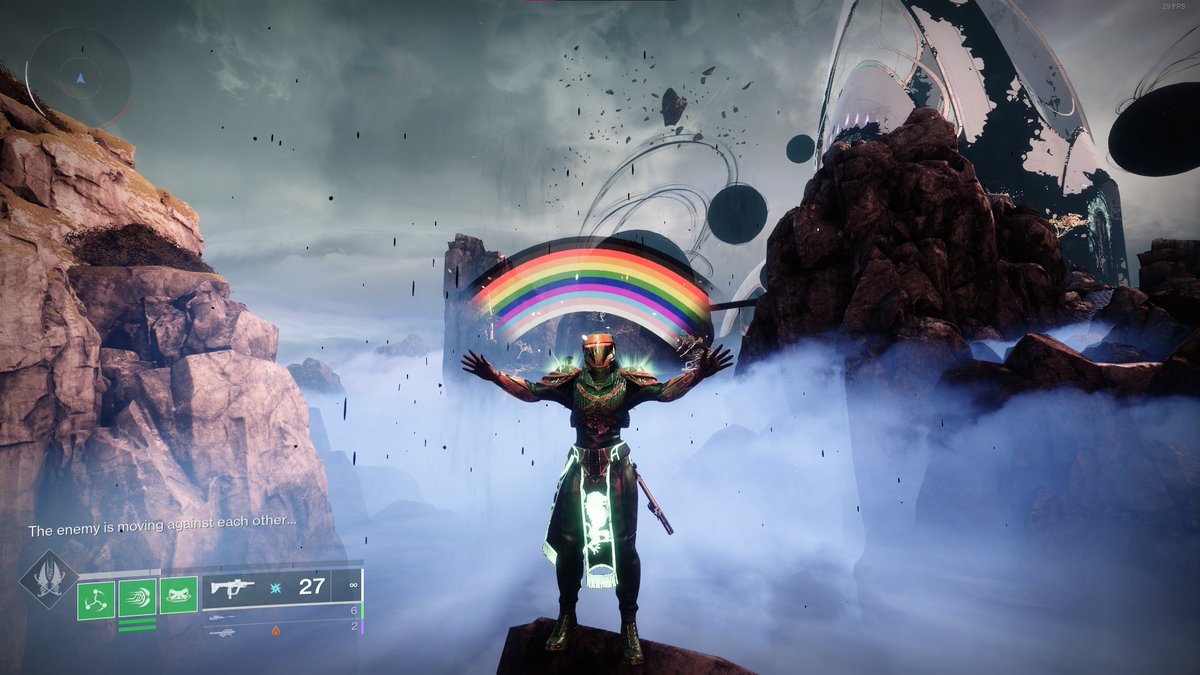Open the circular radar in the corner
1200x675 pixels.
[x=79, y=77]
